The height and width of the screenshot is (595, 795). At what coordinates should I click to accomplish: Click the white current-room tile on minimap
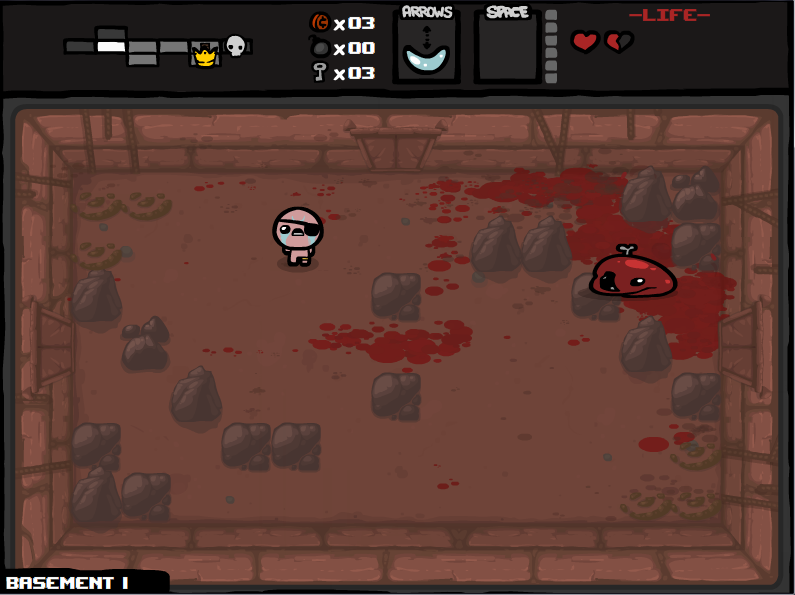coord(111,46)
